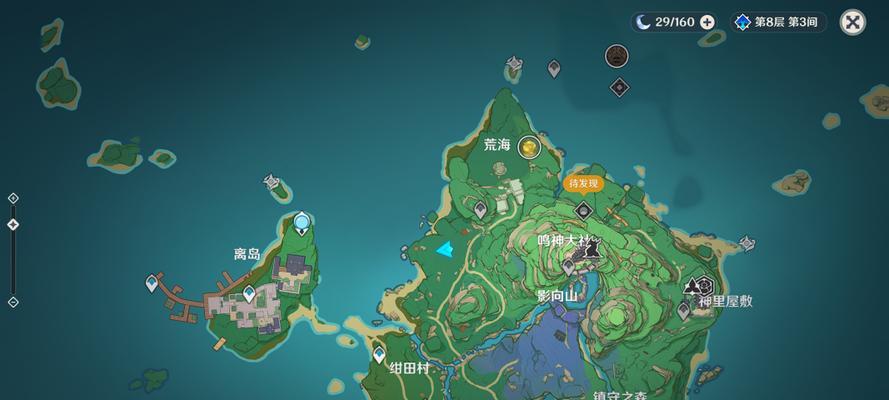Close the map screen

coord(852,22)
